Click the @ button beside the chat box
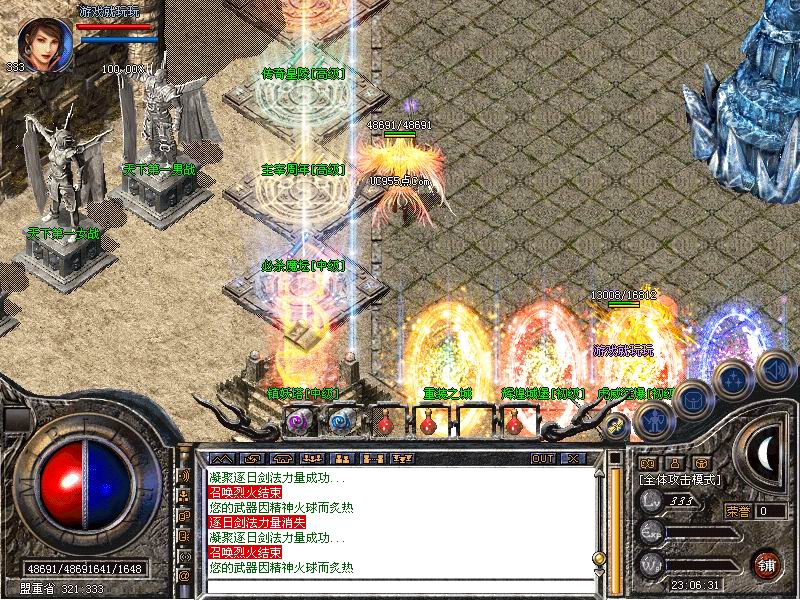 (184, 575)
